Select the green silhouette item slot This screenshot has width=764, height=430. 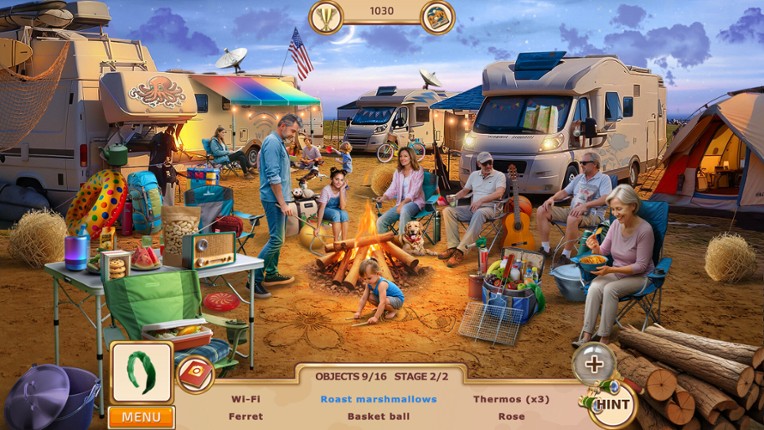coord(141,372)
